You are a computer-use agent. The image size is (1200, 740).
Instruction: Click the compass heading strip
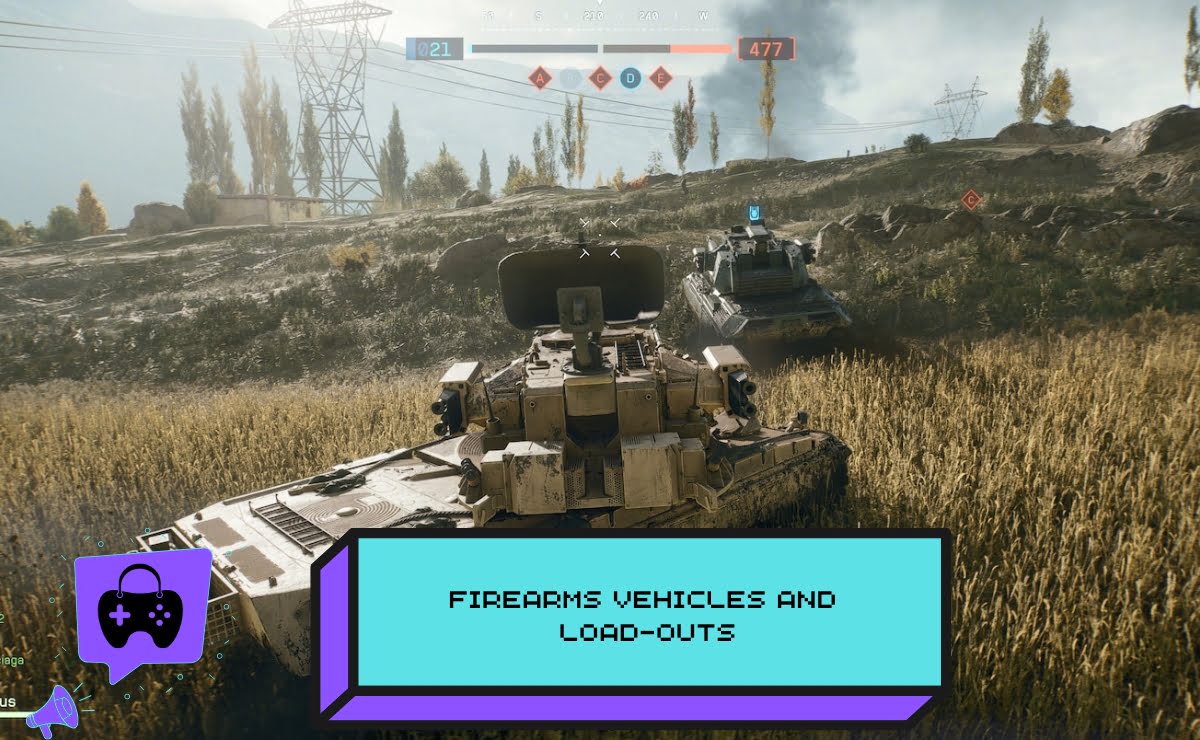pos(600,16)
